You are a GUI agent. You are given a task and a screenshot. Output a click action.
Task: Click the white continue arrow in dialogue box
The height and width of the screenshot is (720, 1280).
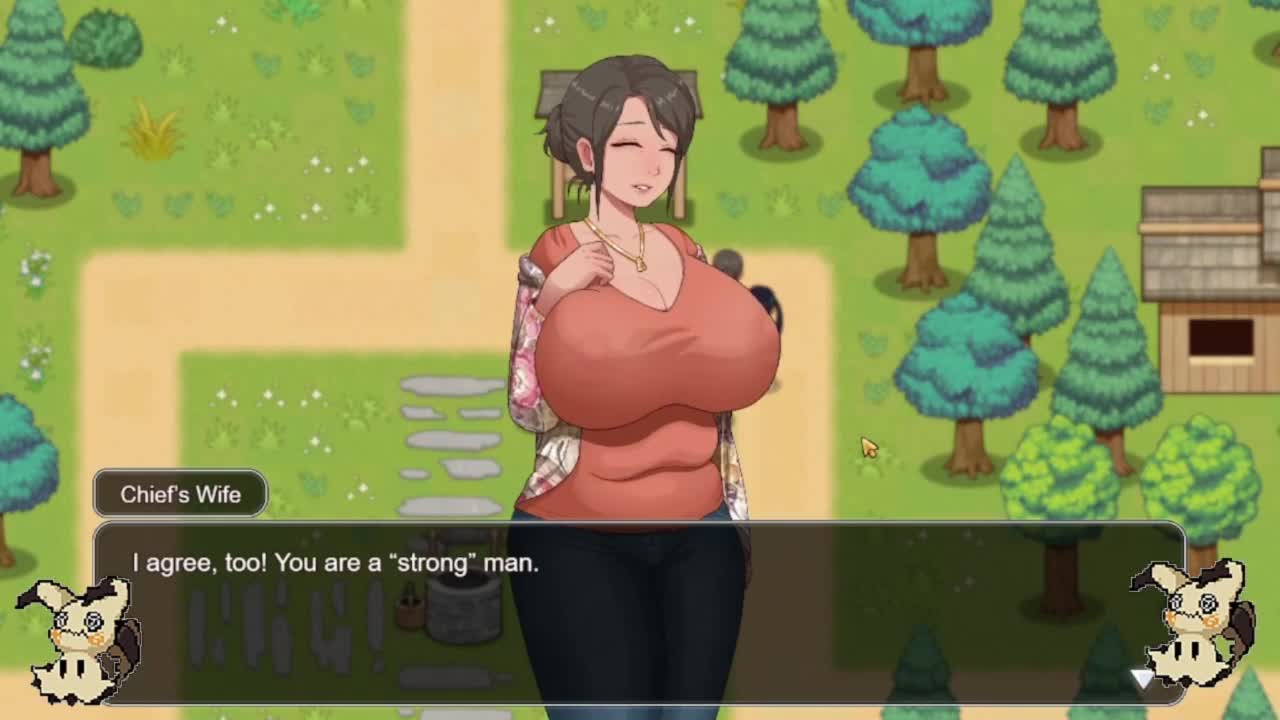[x=1142, y=679]
